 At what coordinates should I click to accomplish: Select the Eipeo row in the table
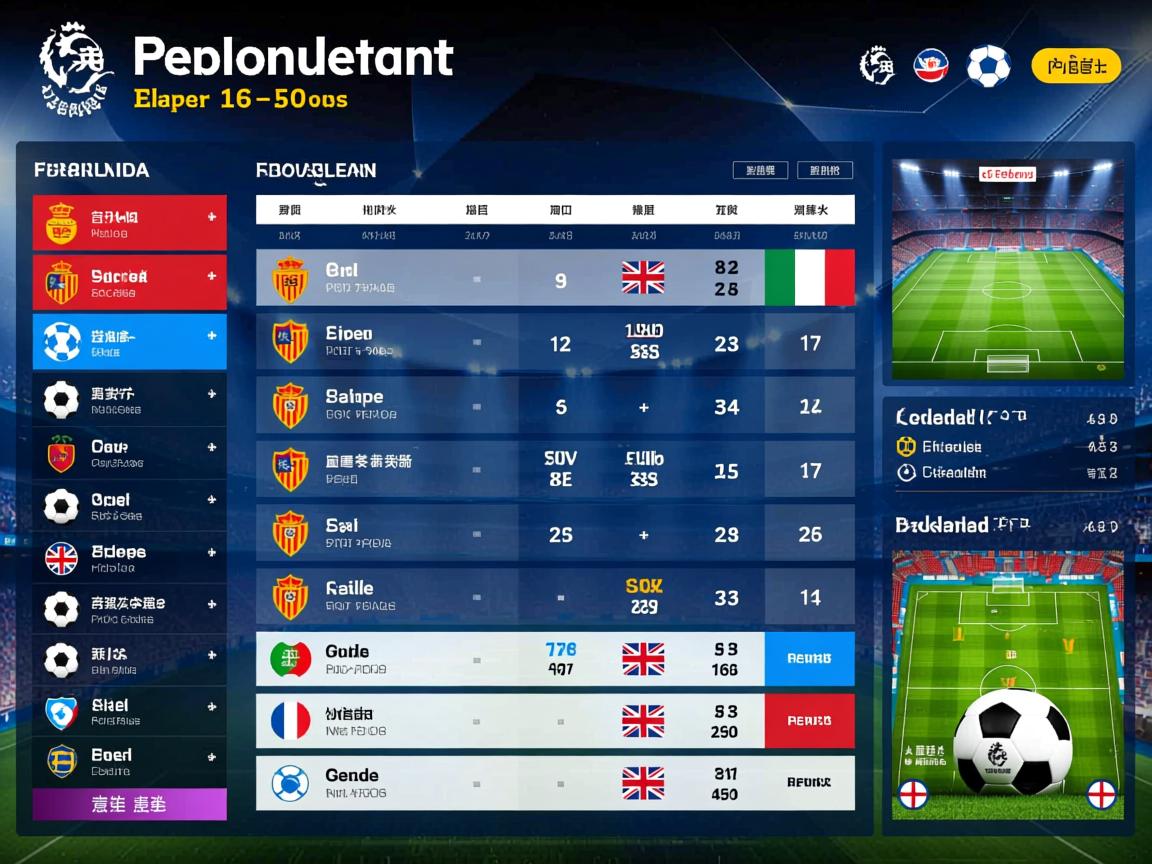[x=555, y=343]
